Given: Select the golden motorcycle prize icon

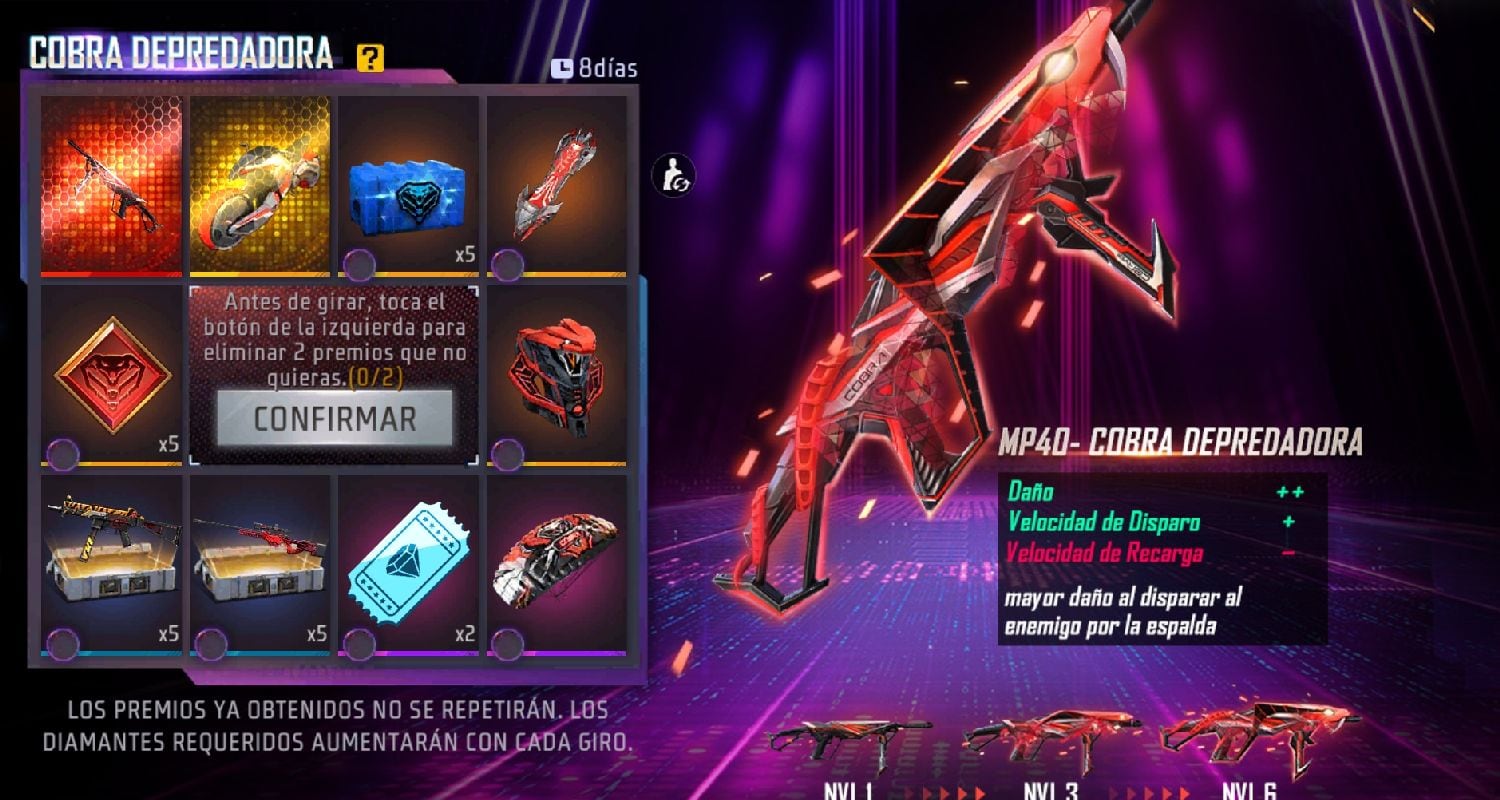Looking at the screenshot, I should tap(262, 180).
